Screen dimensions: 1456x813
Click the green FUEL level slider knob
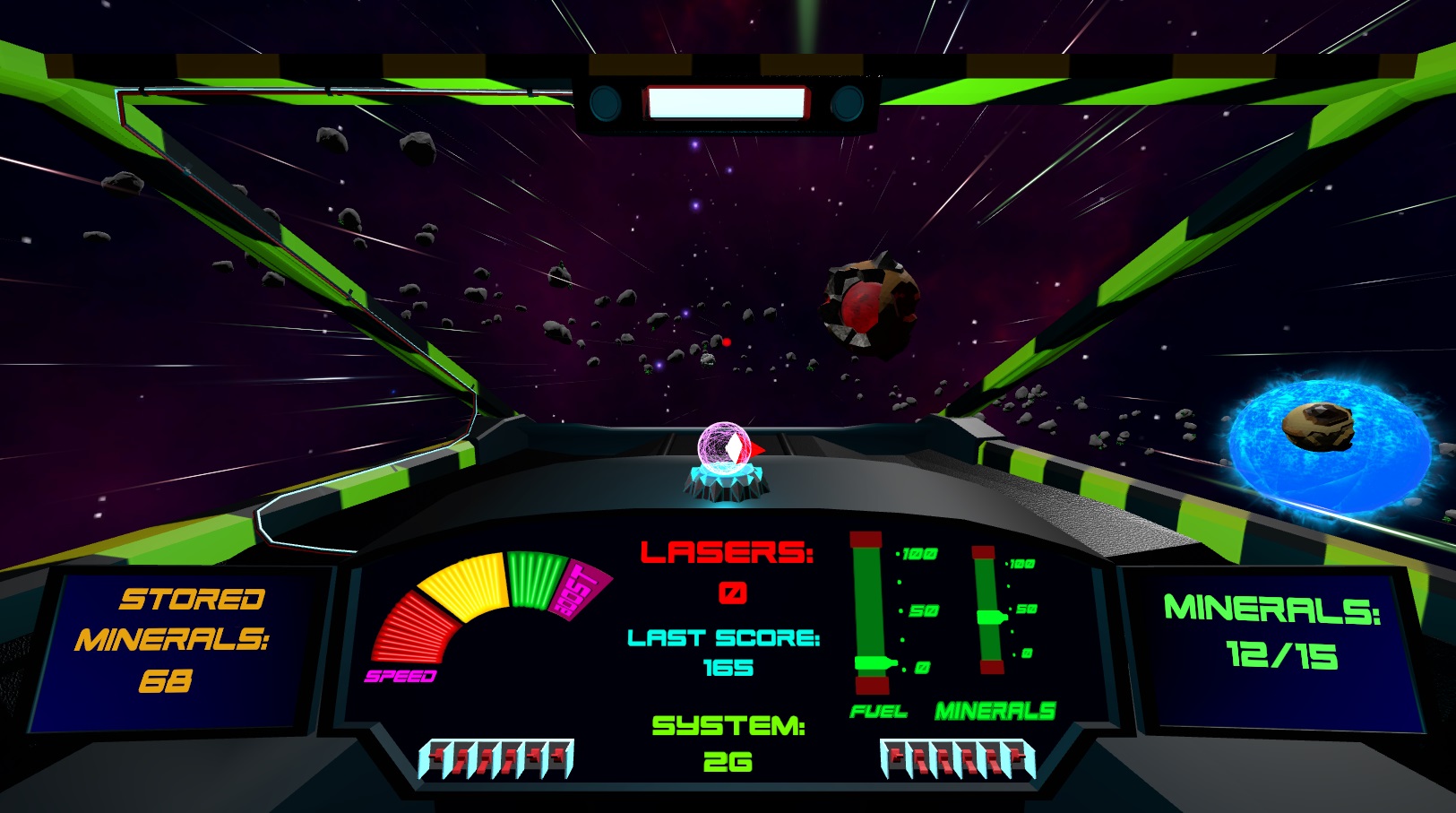(x=874, y=663)
